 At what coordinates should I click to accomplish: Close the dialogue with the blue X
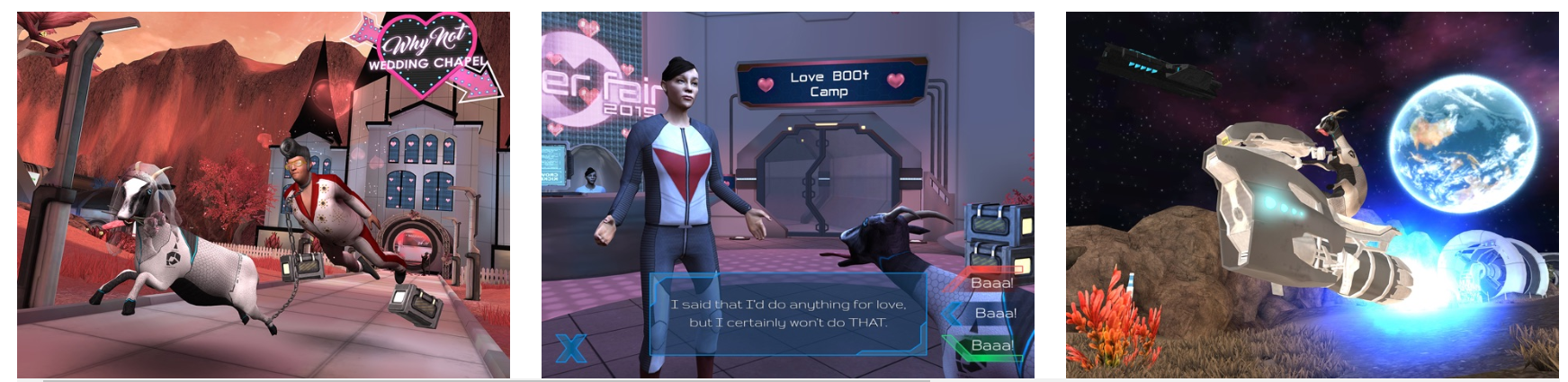[x=571, y=348]
